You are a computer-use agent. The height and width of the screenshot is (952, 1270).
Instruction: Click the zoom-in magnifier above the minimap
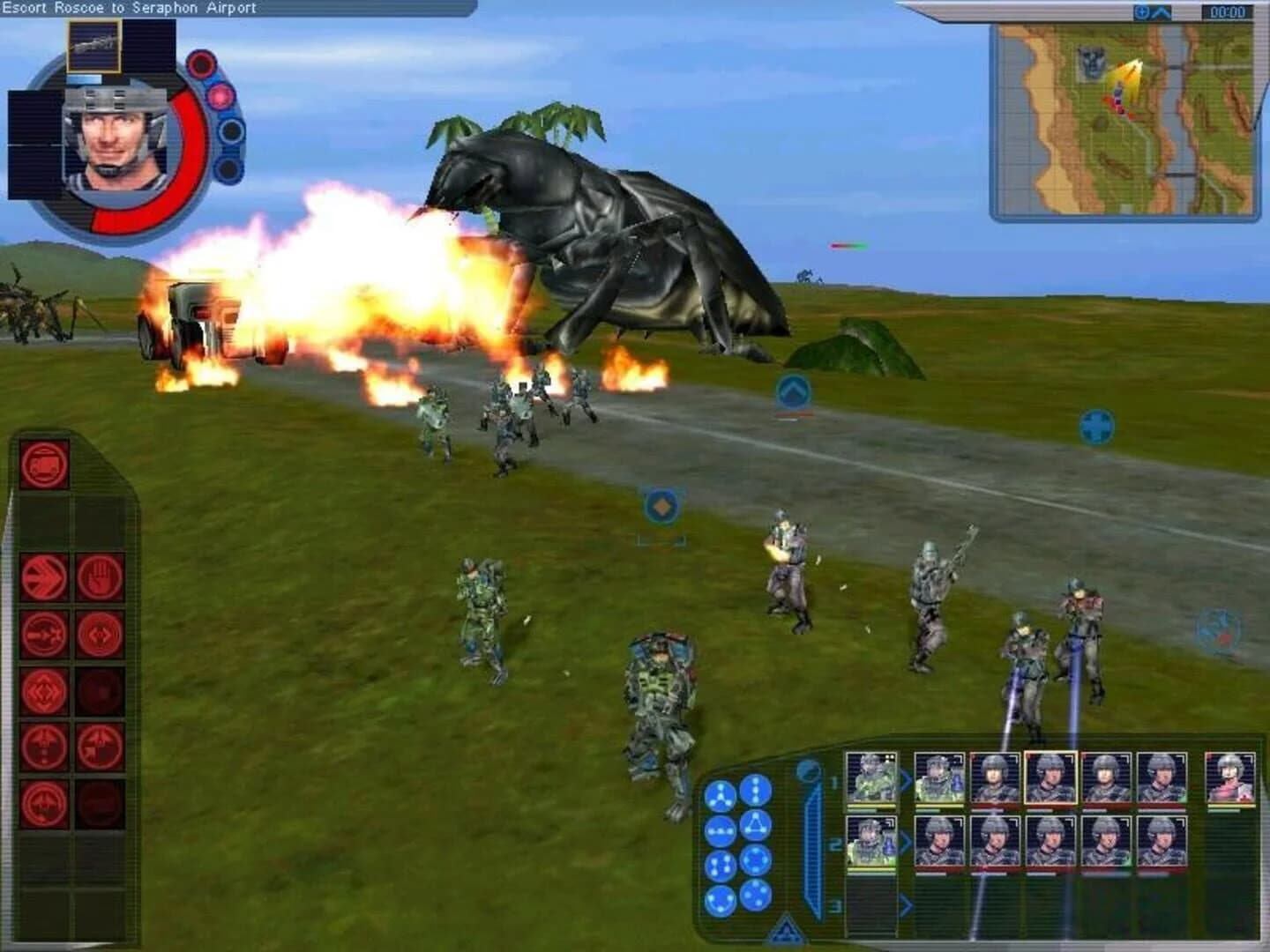tap(1140, 11)
